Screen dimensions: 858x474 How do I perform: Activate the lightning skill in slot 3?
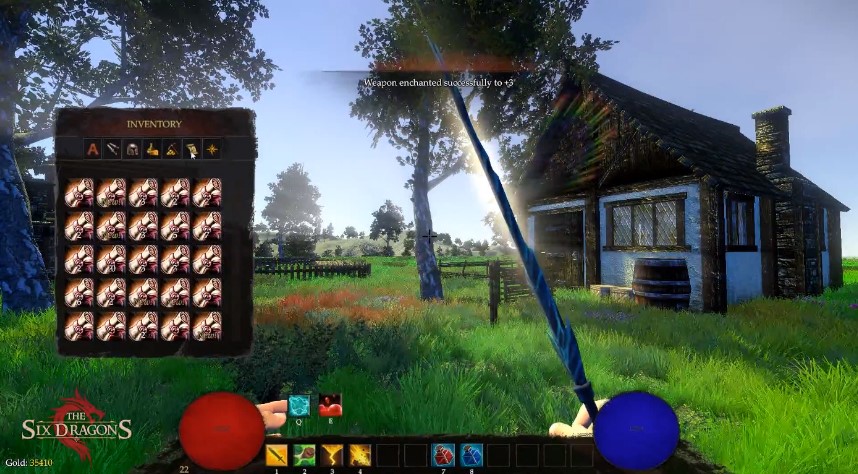click(x=332, y=455)
